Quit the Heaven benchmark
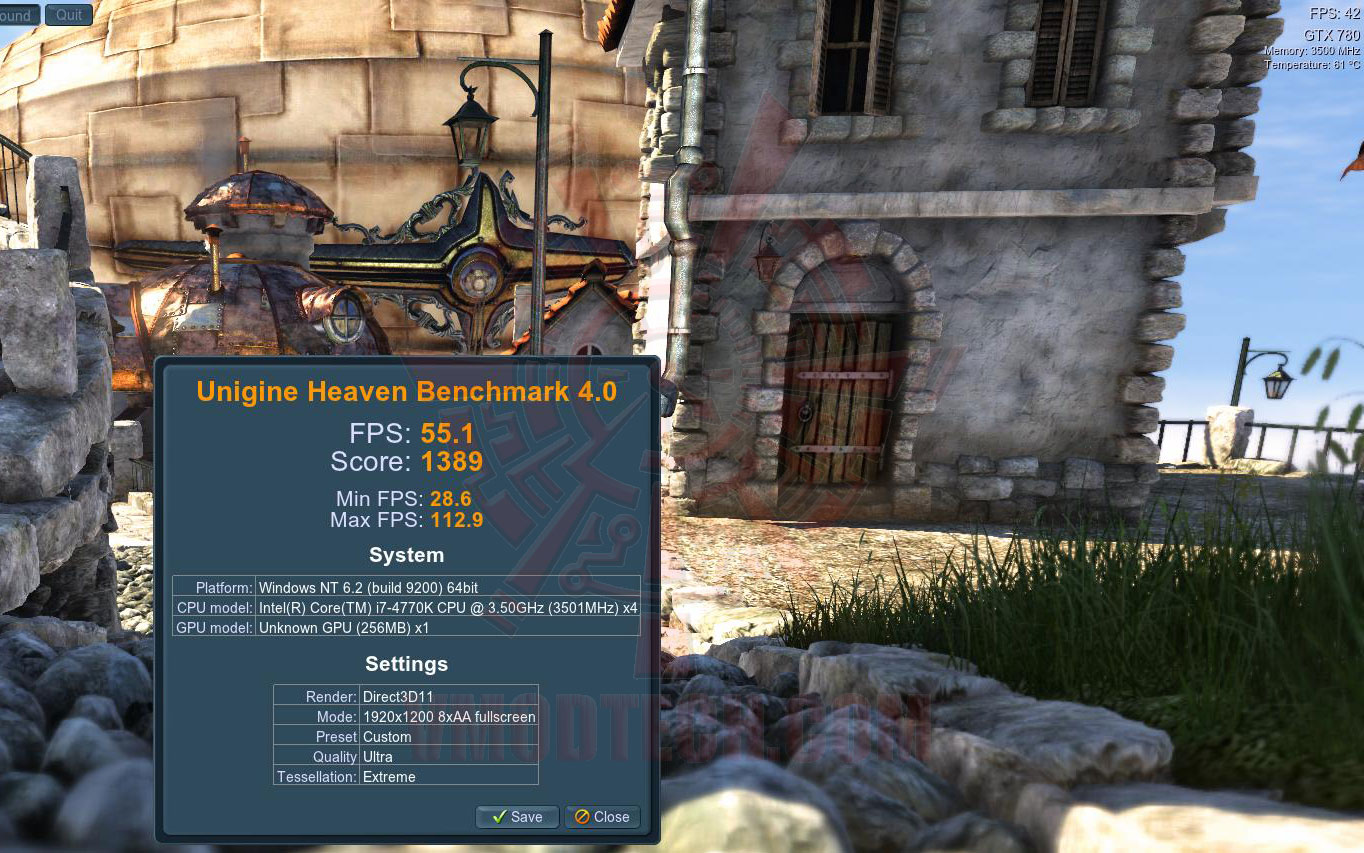This screenshot has width=1364, height=853. point(69,15)
